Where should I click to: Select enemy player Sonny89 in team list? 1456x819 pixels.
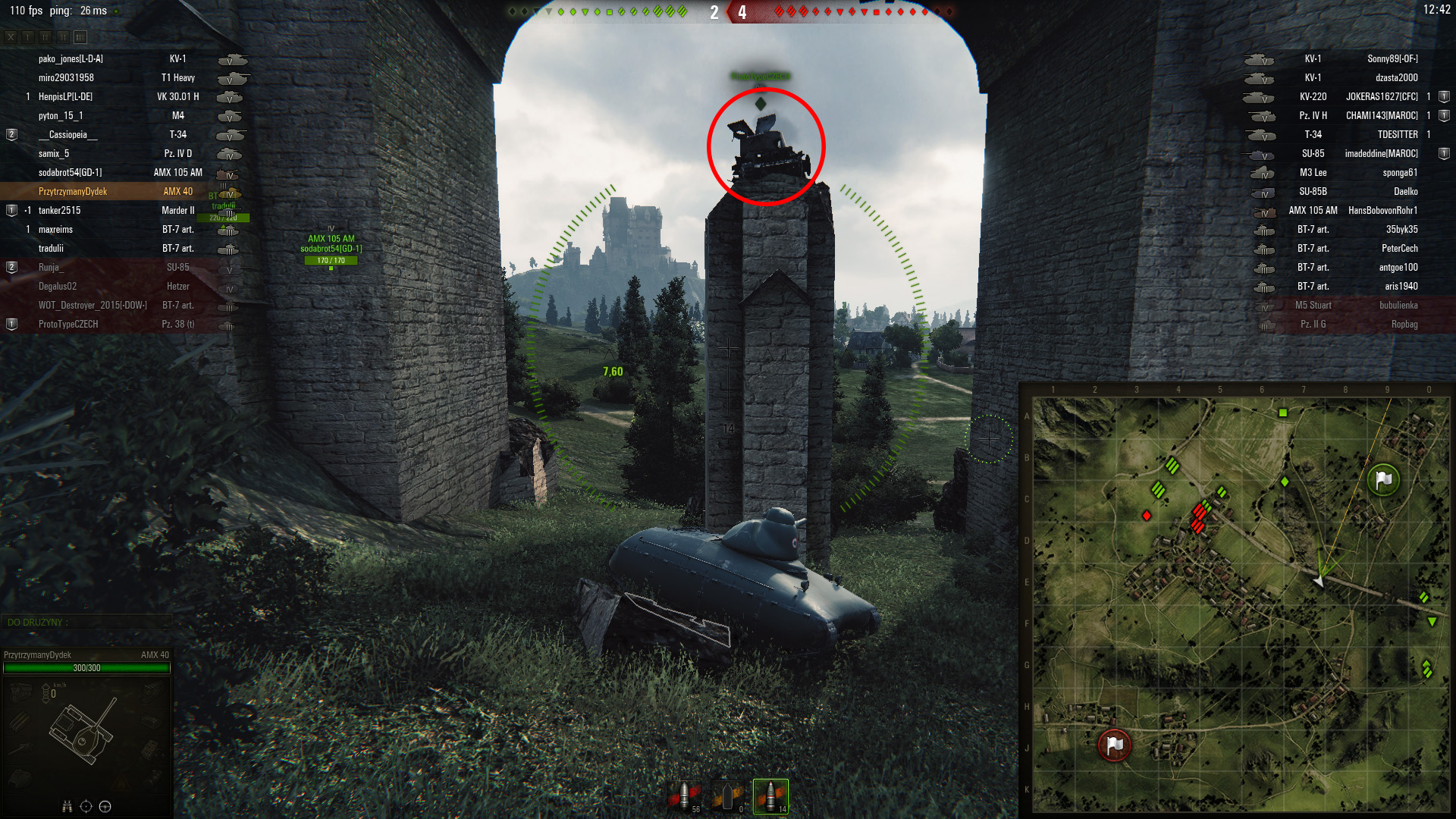(x=1392, y=59)
